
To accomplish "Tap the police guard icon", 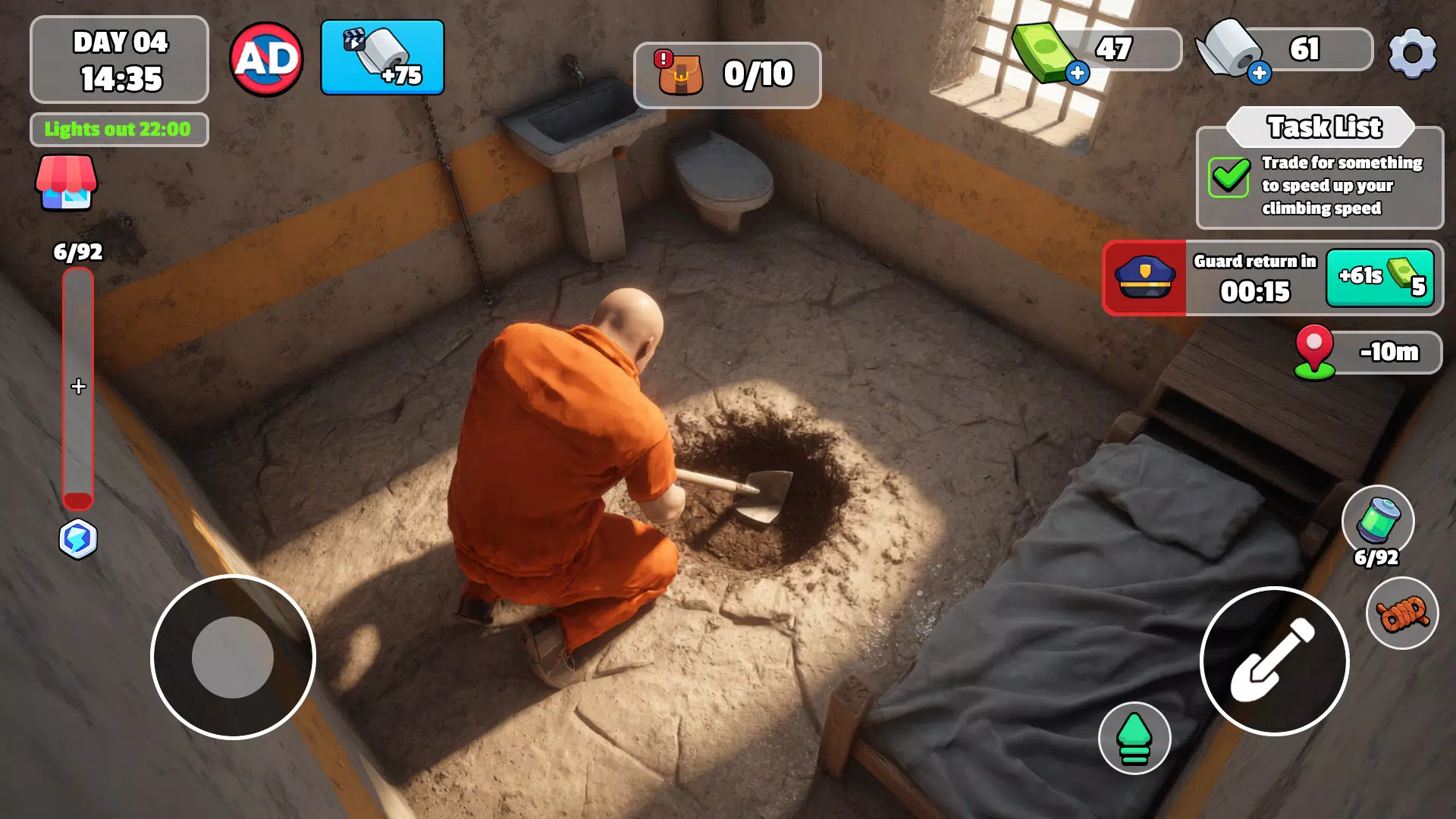I will 1147,278.
